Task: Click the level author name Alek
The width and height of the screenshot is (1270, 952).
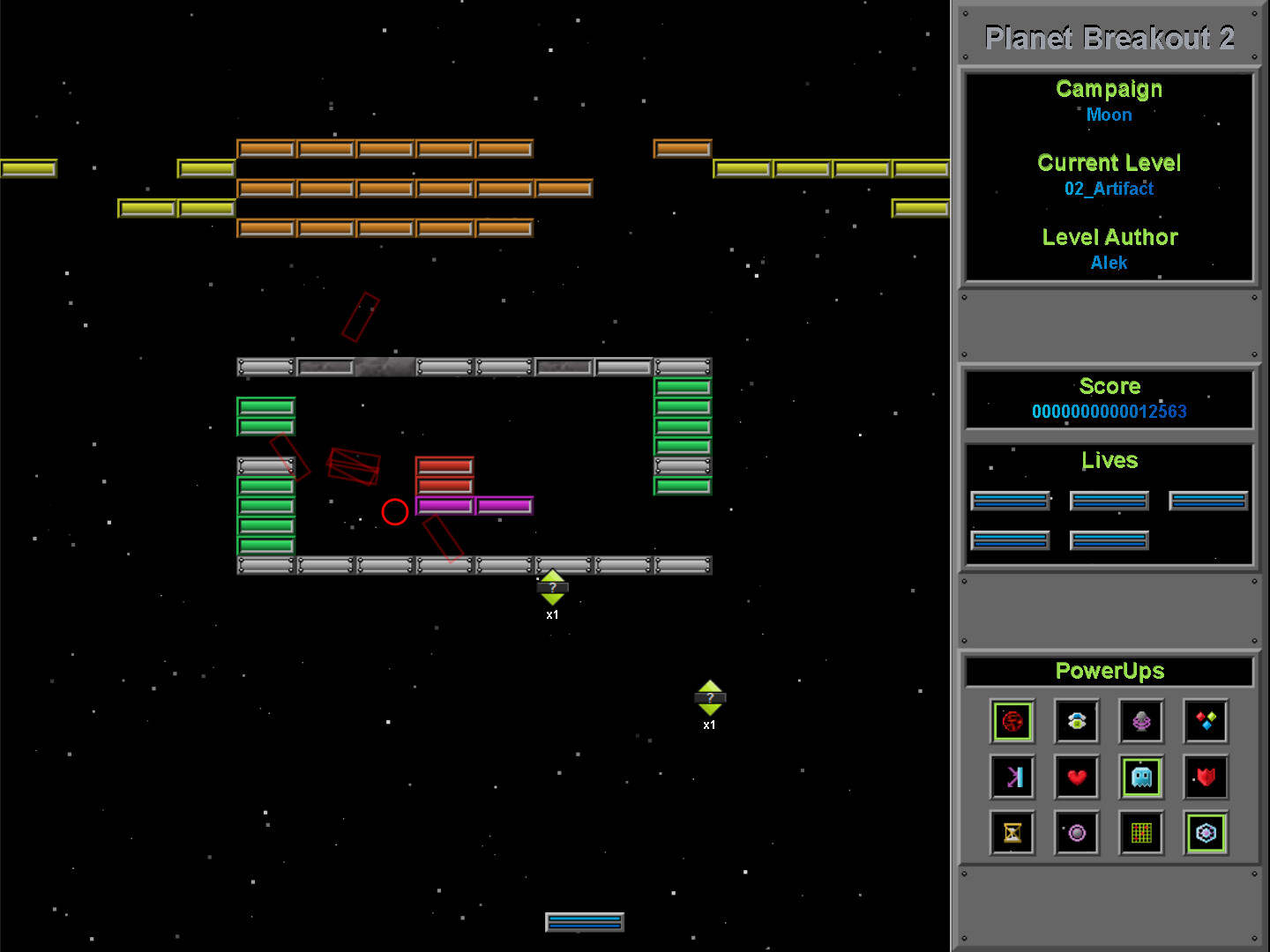Action: point(1109,263)
